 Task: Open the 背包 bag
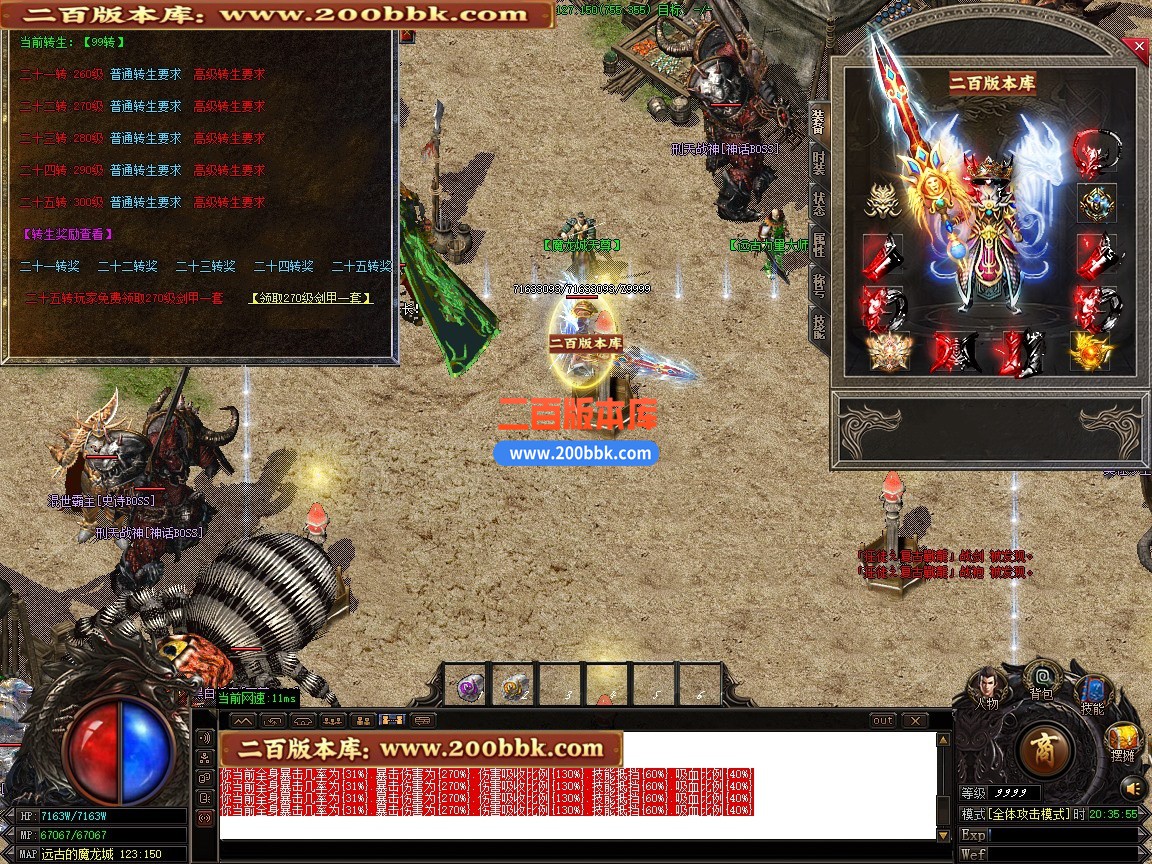coord(1041,677)
